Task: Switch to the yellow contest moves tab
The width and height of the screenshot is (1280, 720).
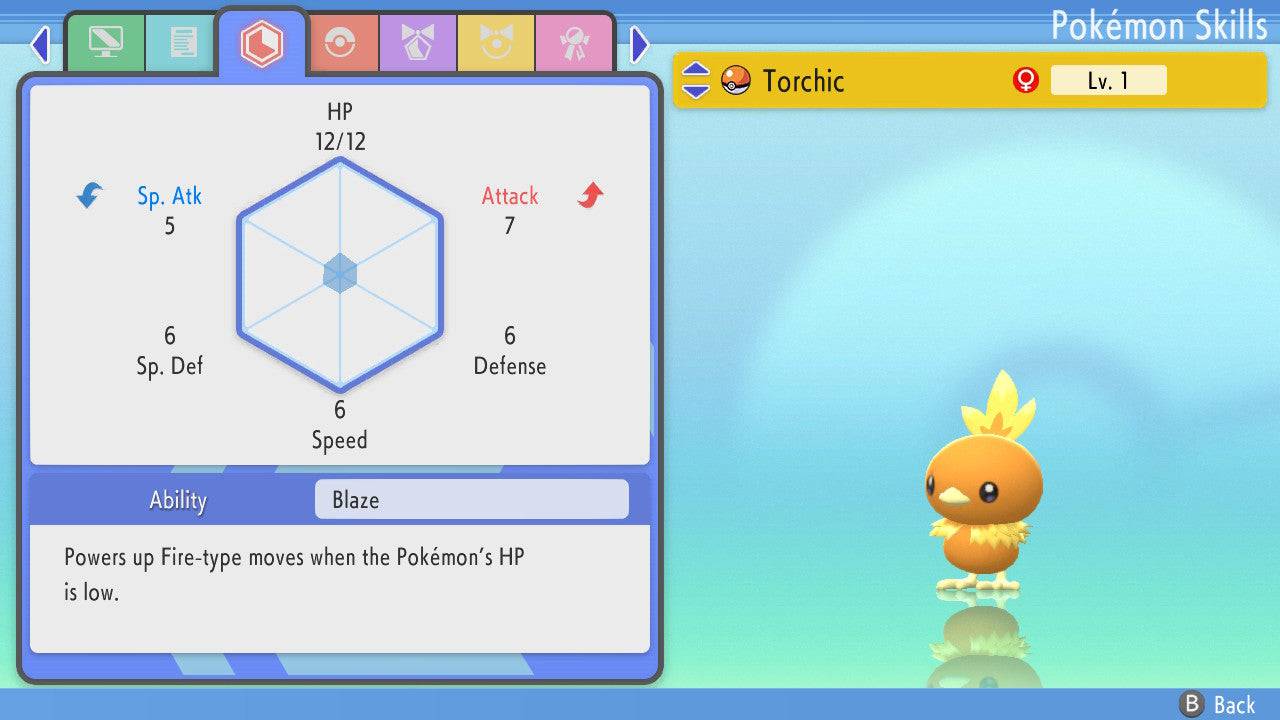Action: point(496,43)
